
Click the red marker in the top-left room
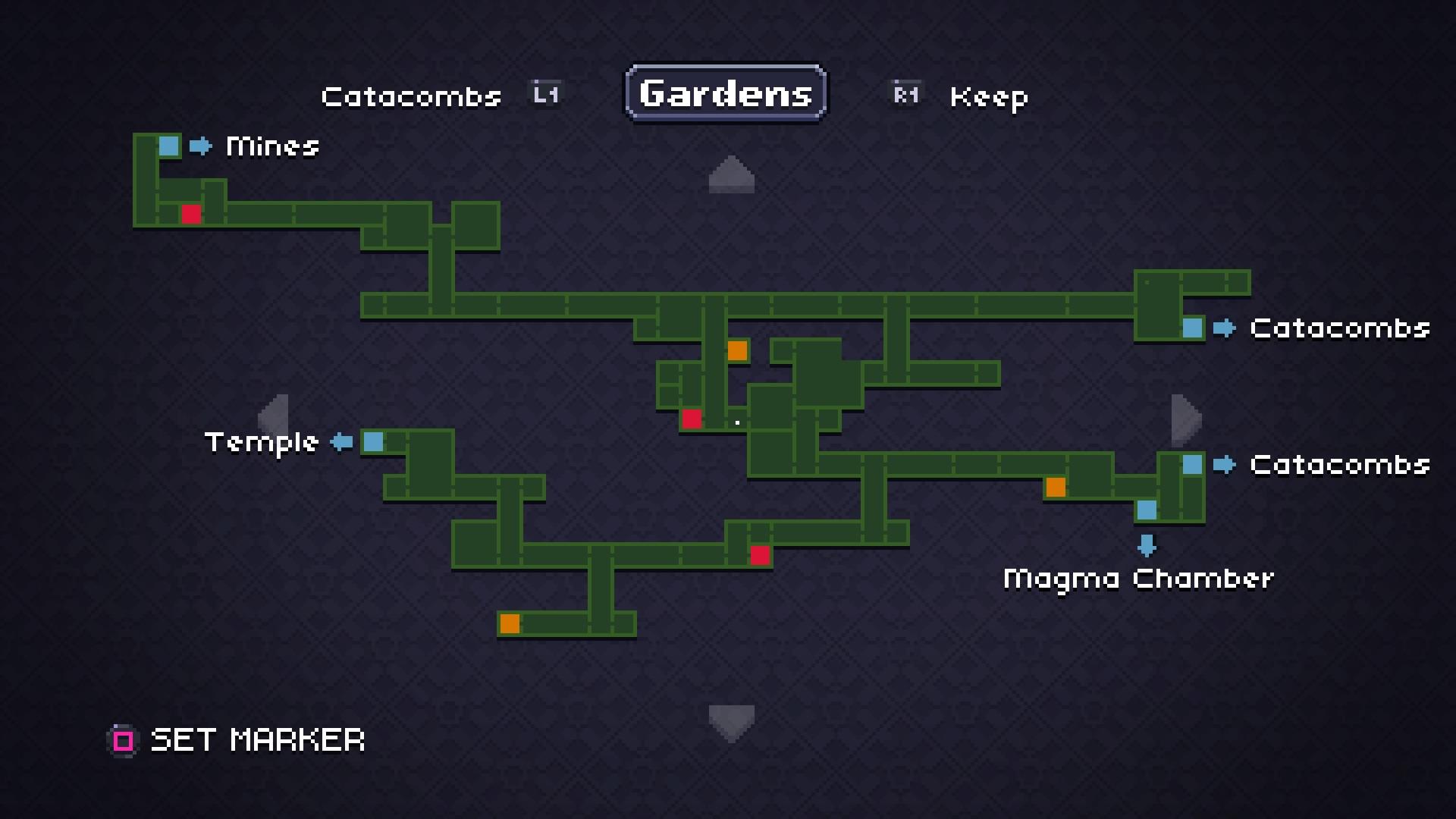click(191, 215)
